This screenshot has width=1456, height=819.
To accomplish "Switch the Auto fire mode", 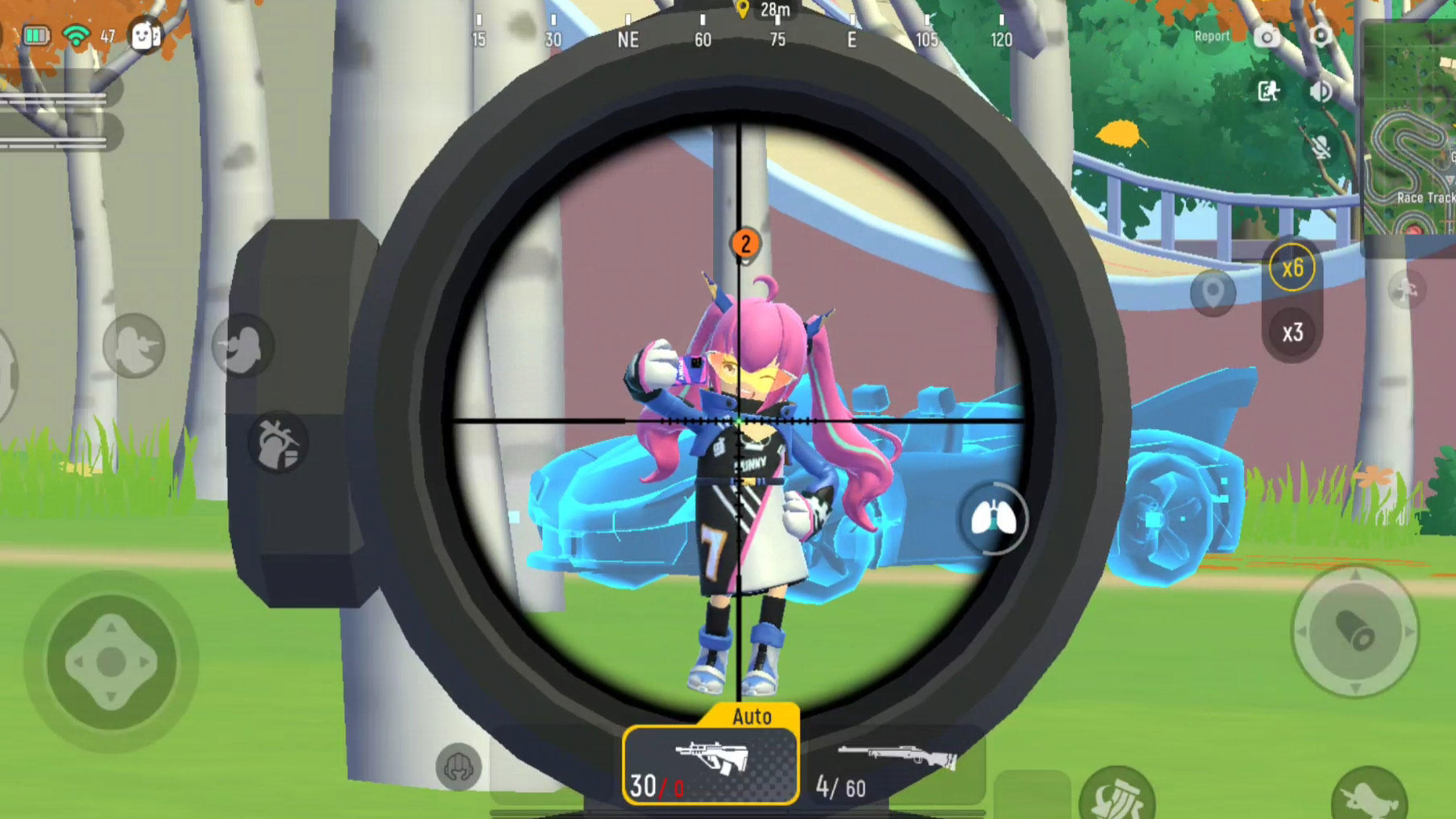I will point(752,717).
